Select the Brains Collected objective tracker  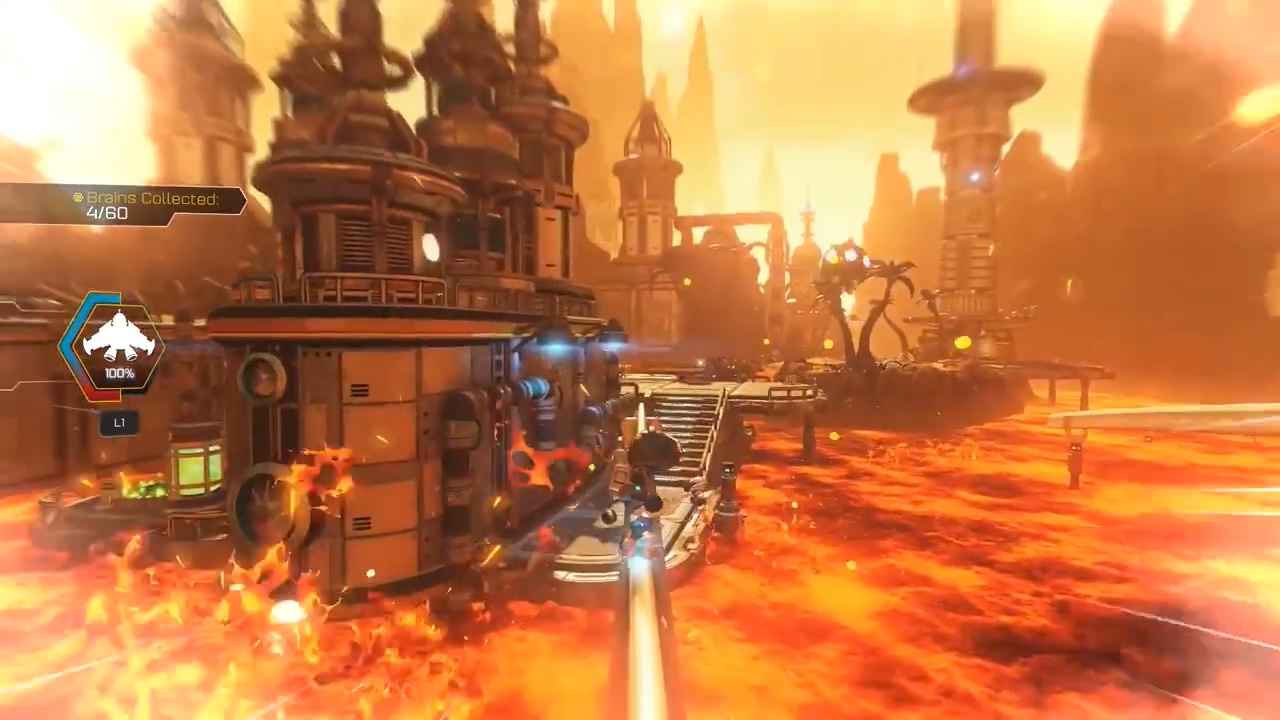click(123, 205)
